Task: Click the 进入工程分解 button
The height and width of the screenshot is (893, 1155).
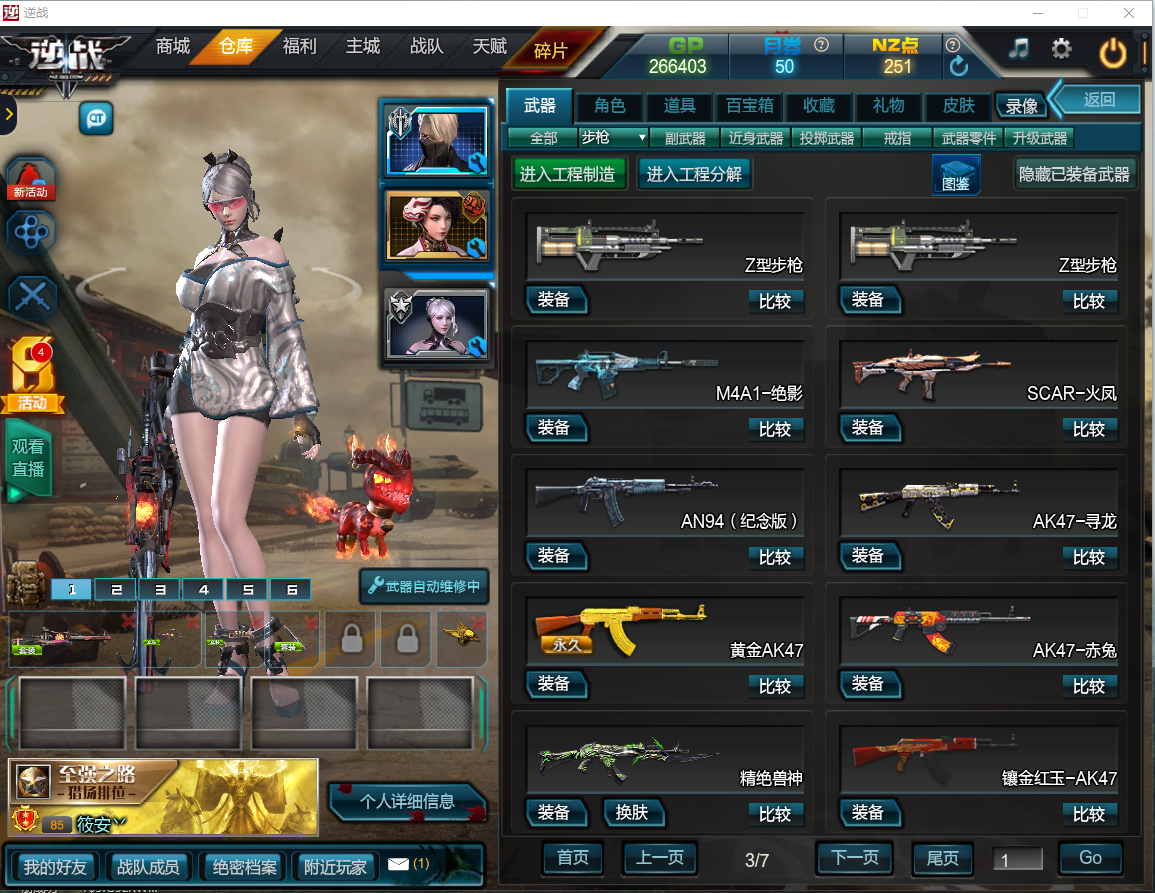Action: [x=694, y=174]
